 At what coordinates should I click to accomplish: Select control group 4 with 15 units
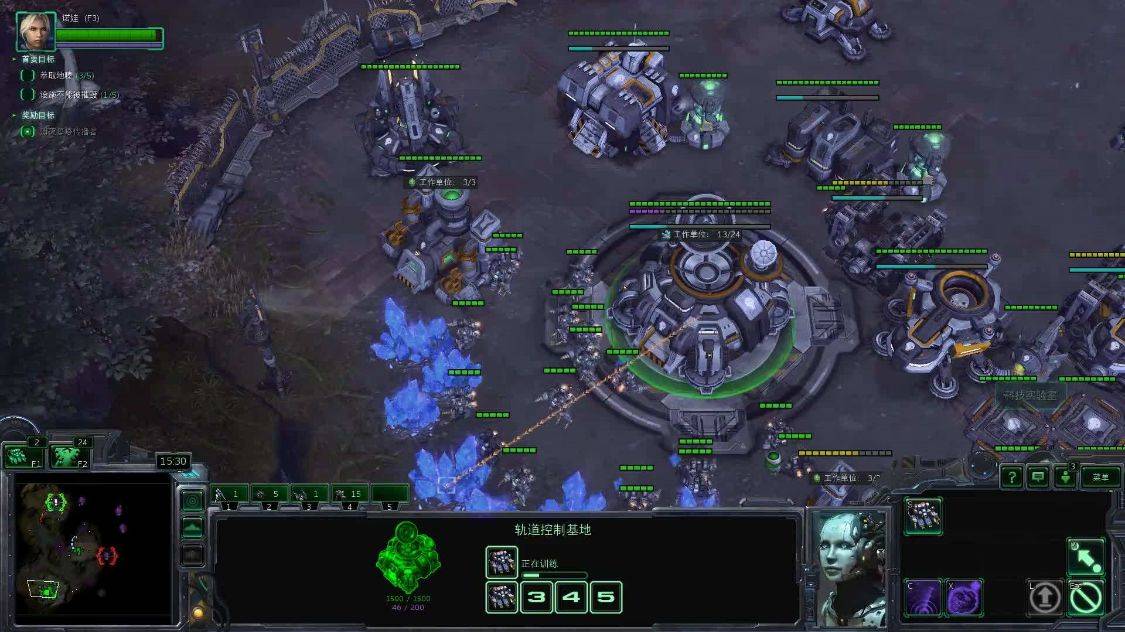(x=349, y=493)
